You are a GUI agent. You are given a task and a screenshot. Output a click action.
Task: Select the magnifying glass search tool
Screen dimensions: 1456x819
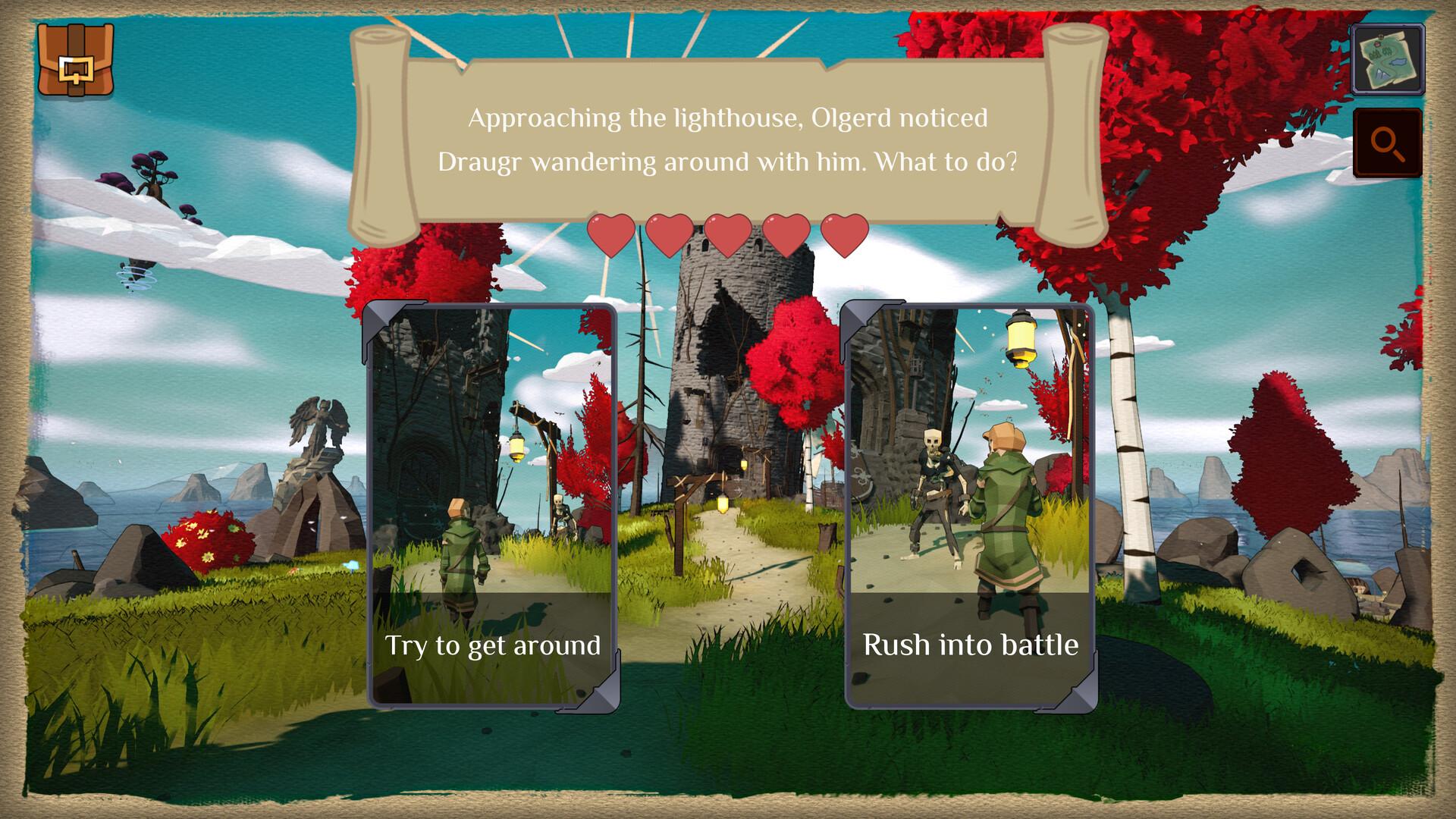(1388, 143)
